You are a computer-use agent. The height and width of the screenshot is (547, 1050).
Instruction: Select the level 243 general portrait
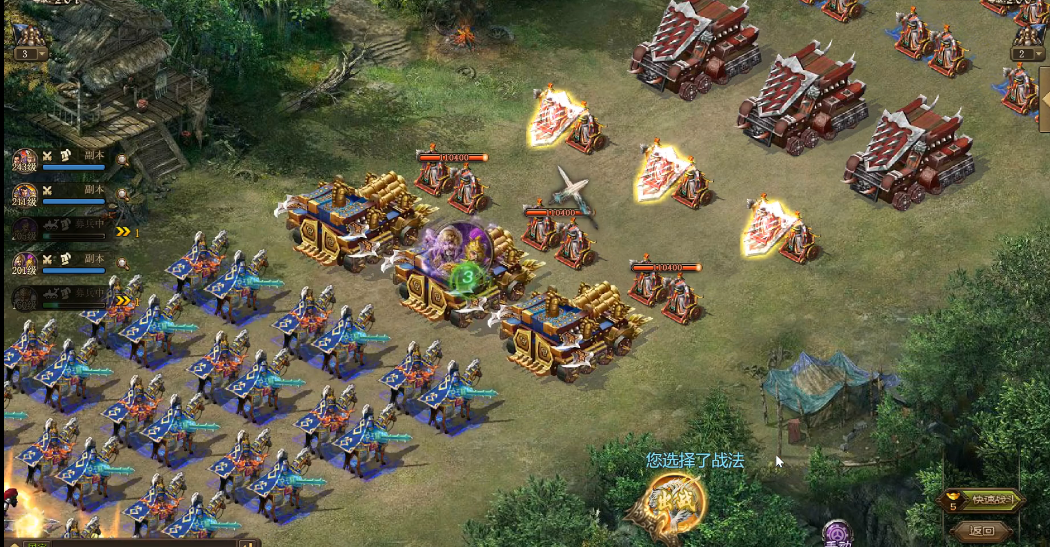pyautogui.click(x=25, y=161)
